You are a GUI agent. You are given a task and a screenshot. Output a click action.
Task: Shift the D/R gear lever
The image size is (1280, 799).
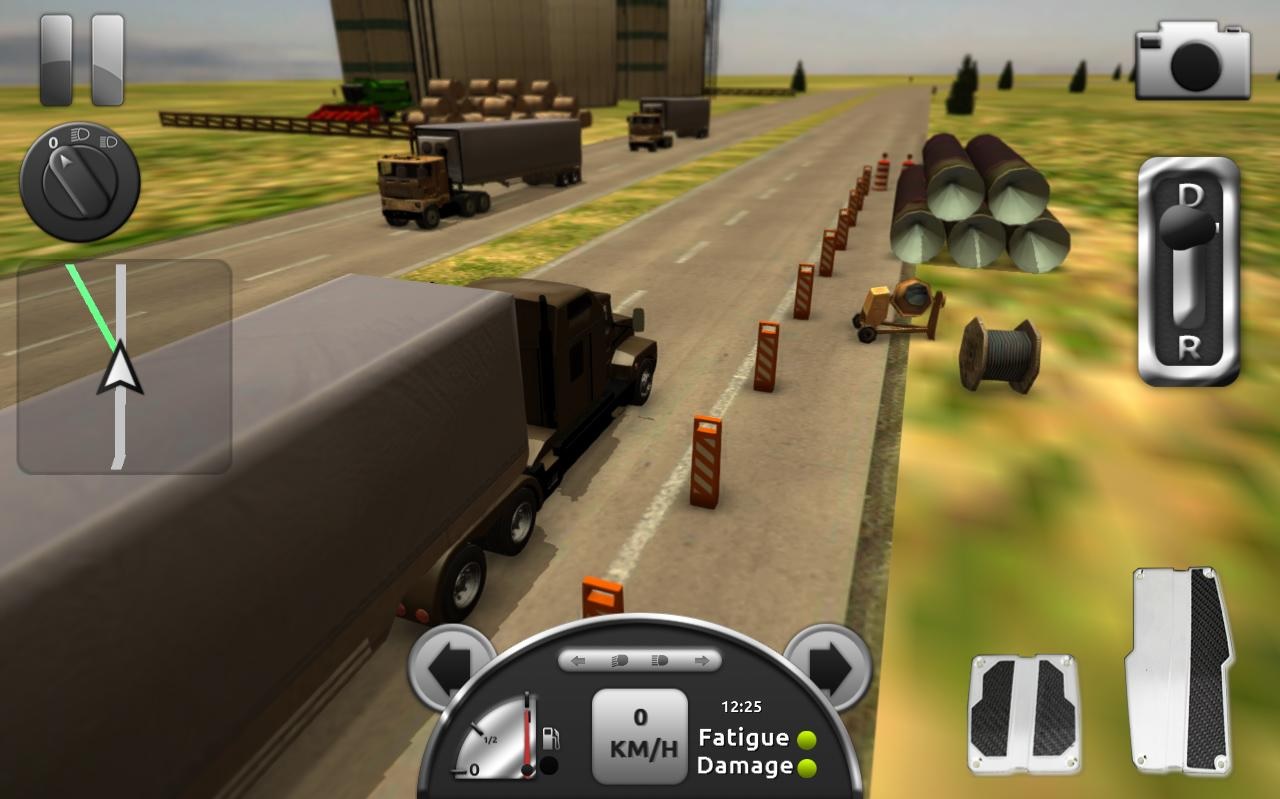[1189, 270]
